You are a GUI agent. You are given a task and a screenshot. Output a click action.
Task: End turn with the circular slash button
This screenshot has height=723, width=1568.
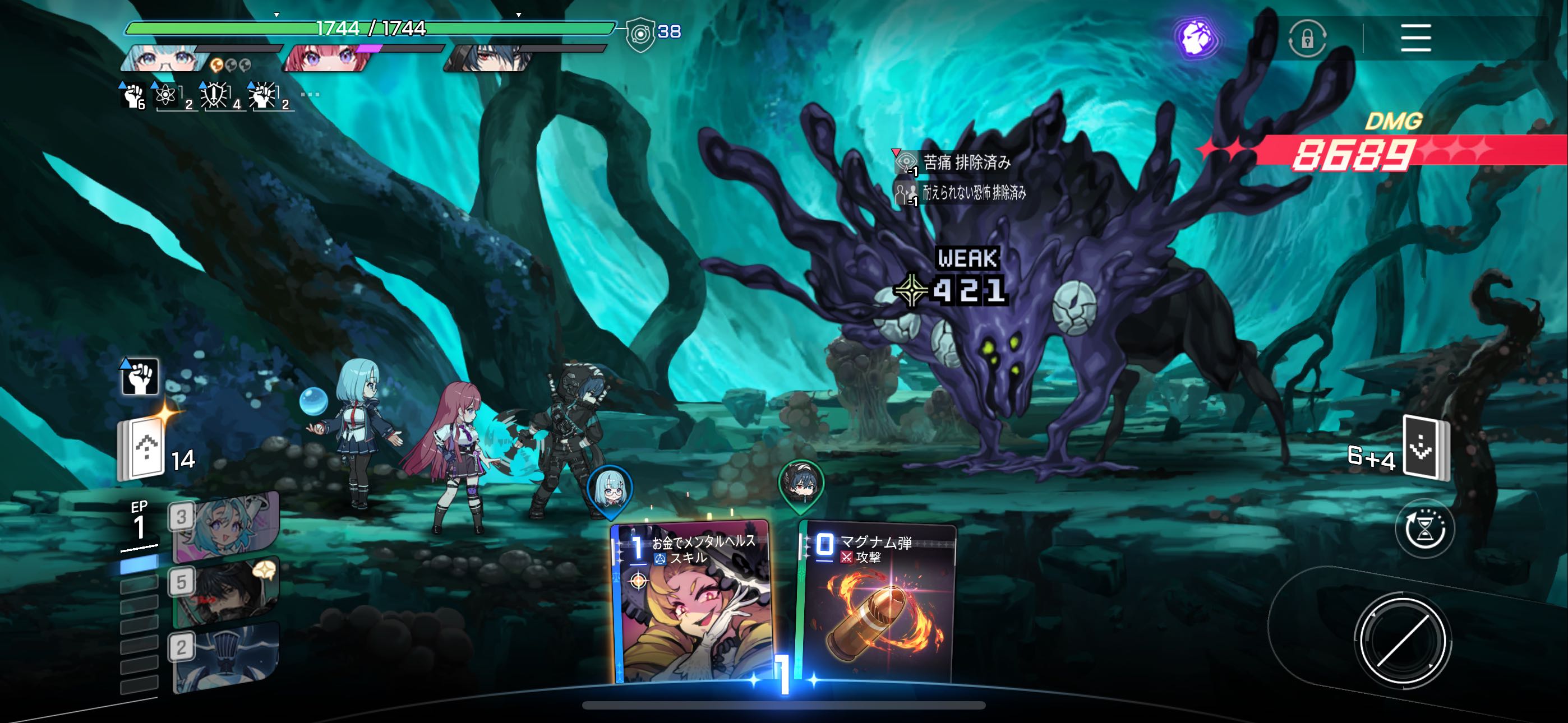tap(1403, 641)
